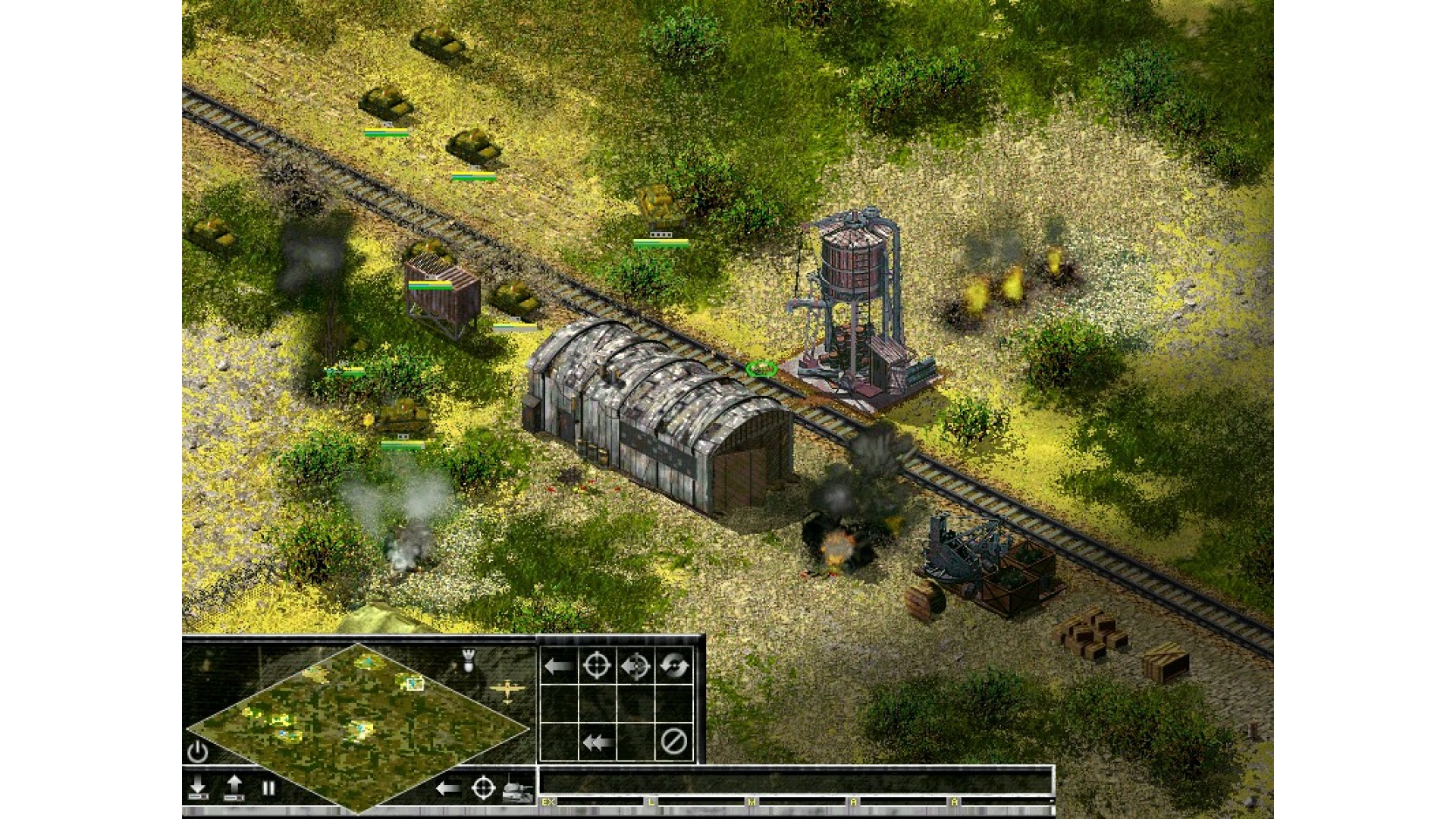Screen dimensions: 1456x819
Task: Pause the game
Action: click(x=268, y=789)
